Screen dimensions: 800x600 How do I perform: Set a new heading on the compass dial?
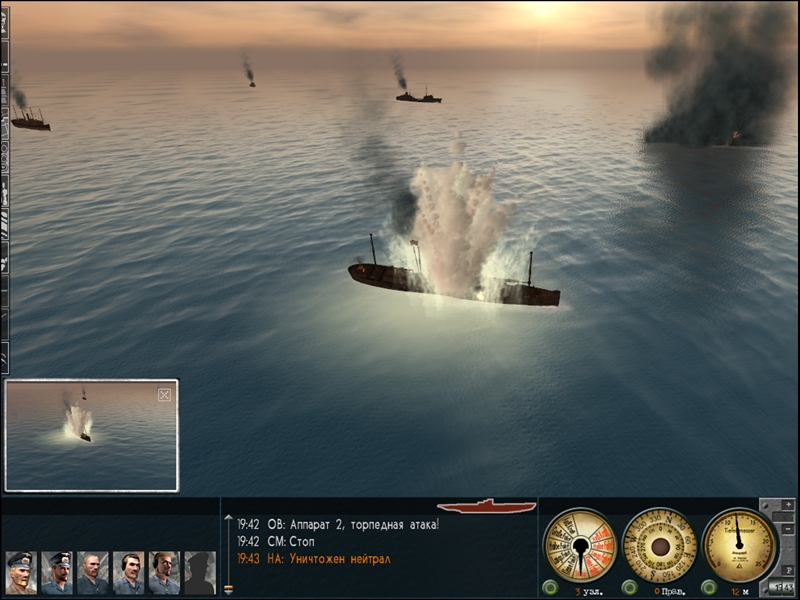coord(659,545)
